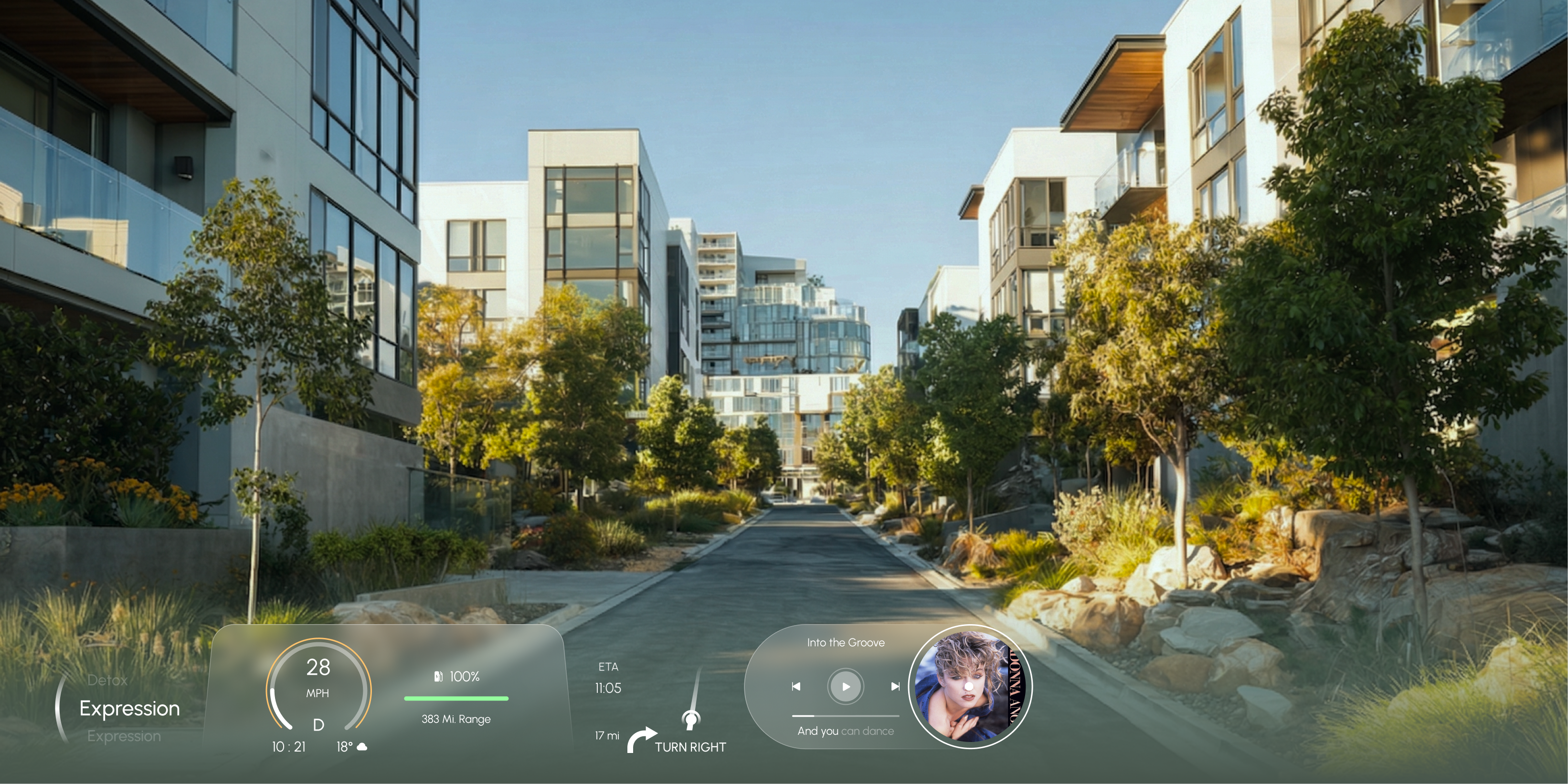
Task: Open the circular album cover artwork
Action: click(x=969, y=687)
